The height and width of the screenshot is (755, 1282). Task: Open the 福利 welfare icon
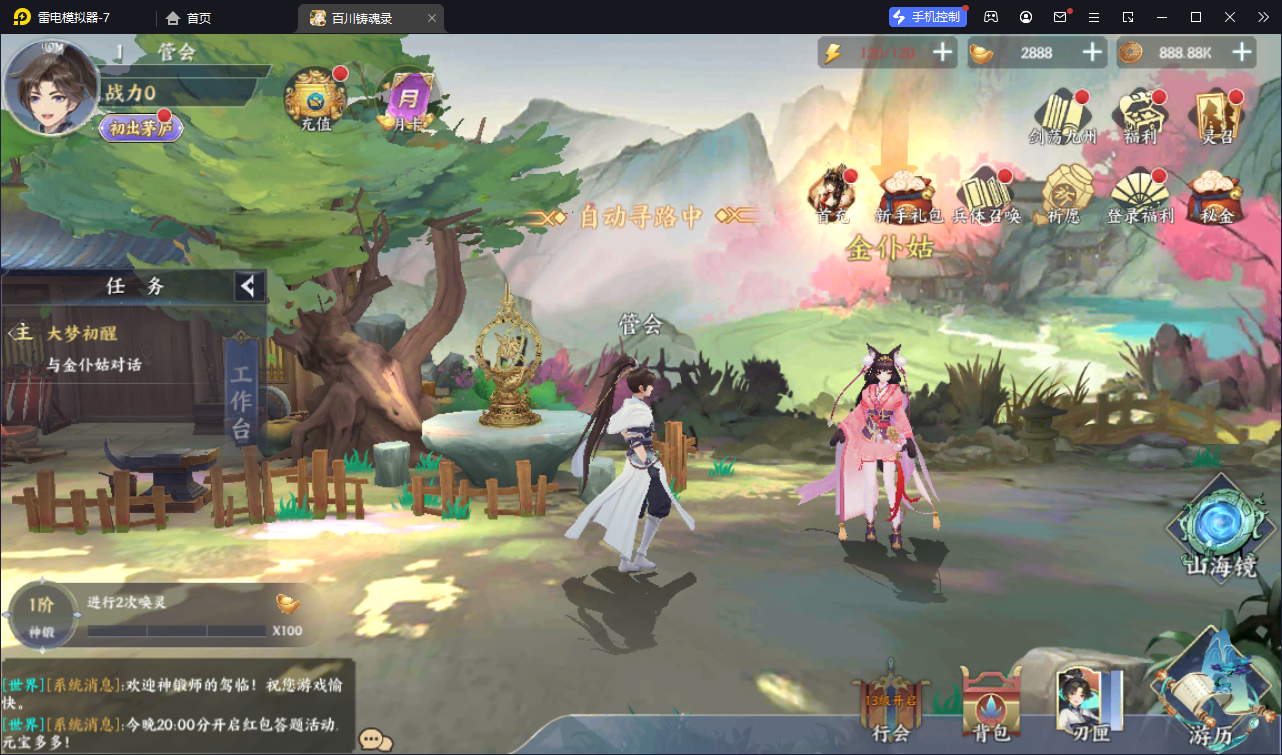coord(1139,115)
